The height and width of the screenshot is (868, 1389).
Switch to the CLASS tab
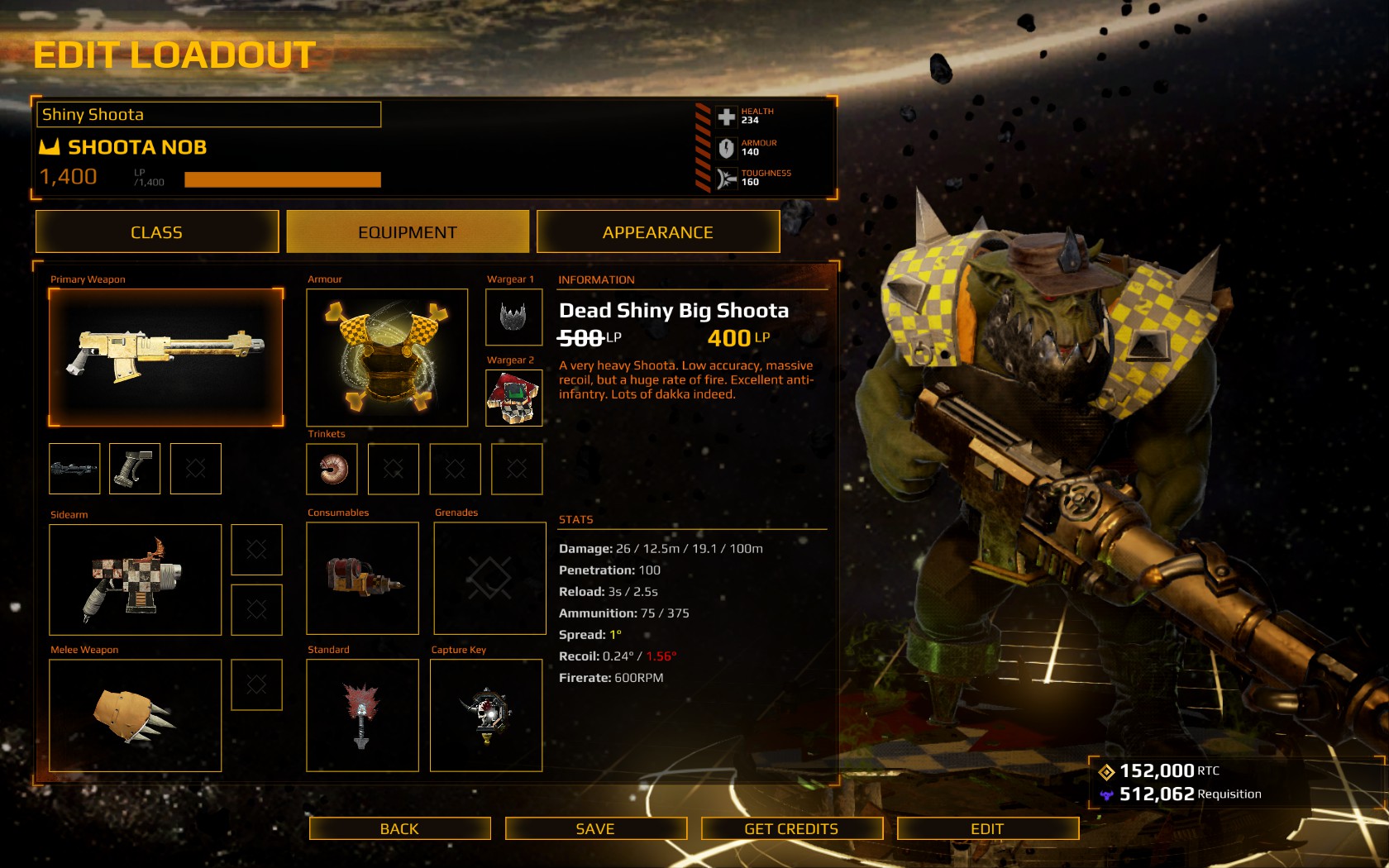tap(156, 232)
